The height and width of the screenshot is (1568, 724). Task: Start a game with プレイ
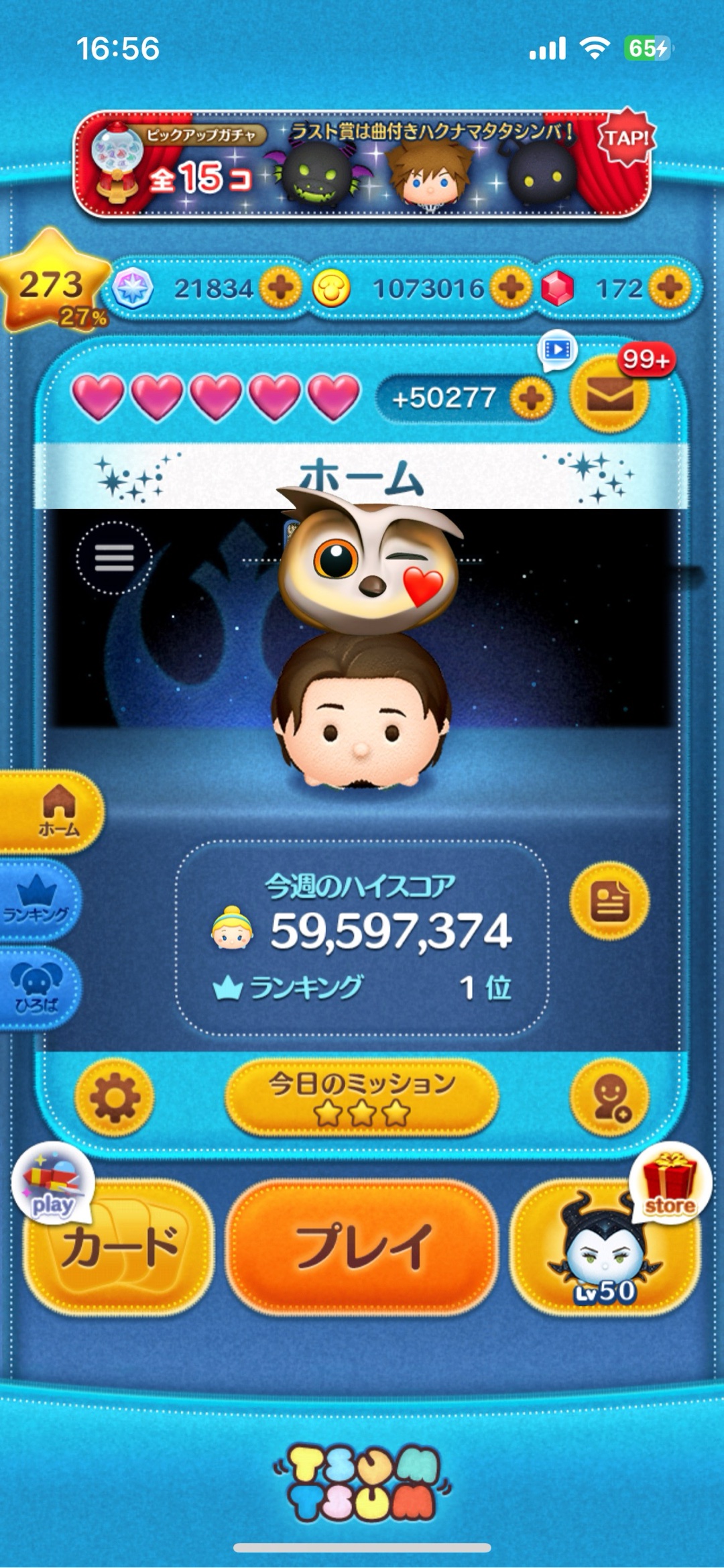tap(362, 1247)
